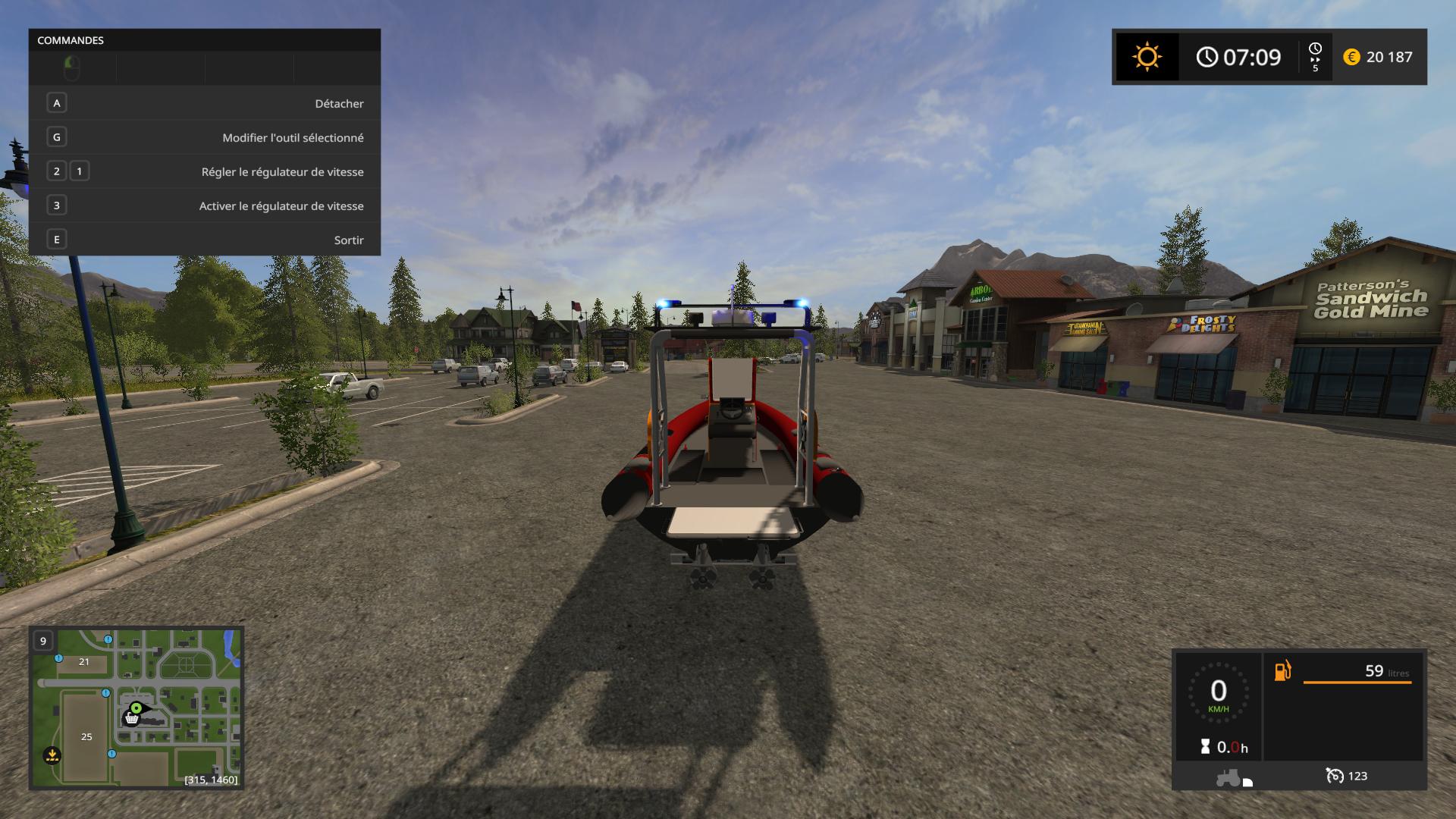Click the shop basket marker on minimap

click(131, 718)
